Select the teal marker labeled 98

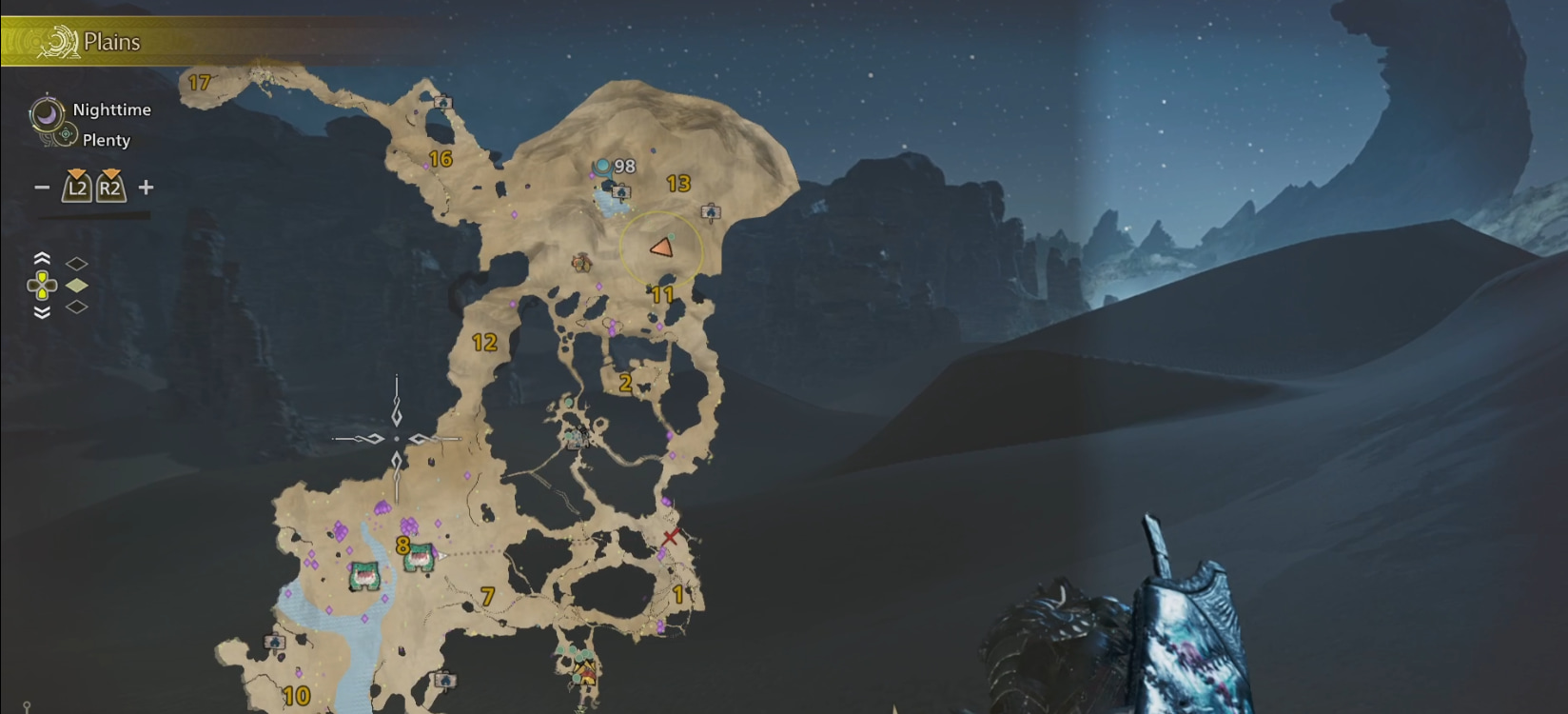click(603, 167)
